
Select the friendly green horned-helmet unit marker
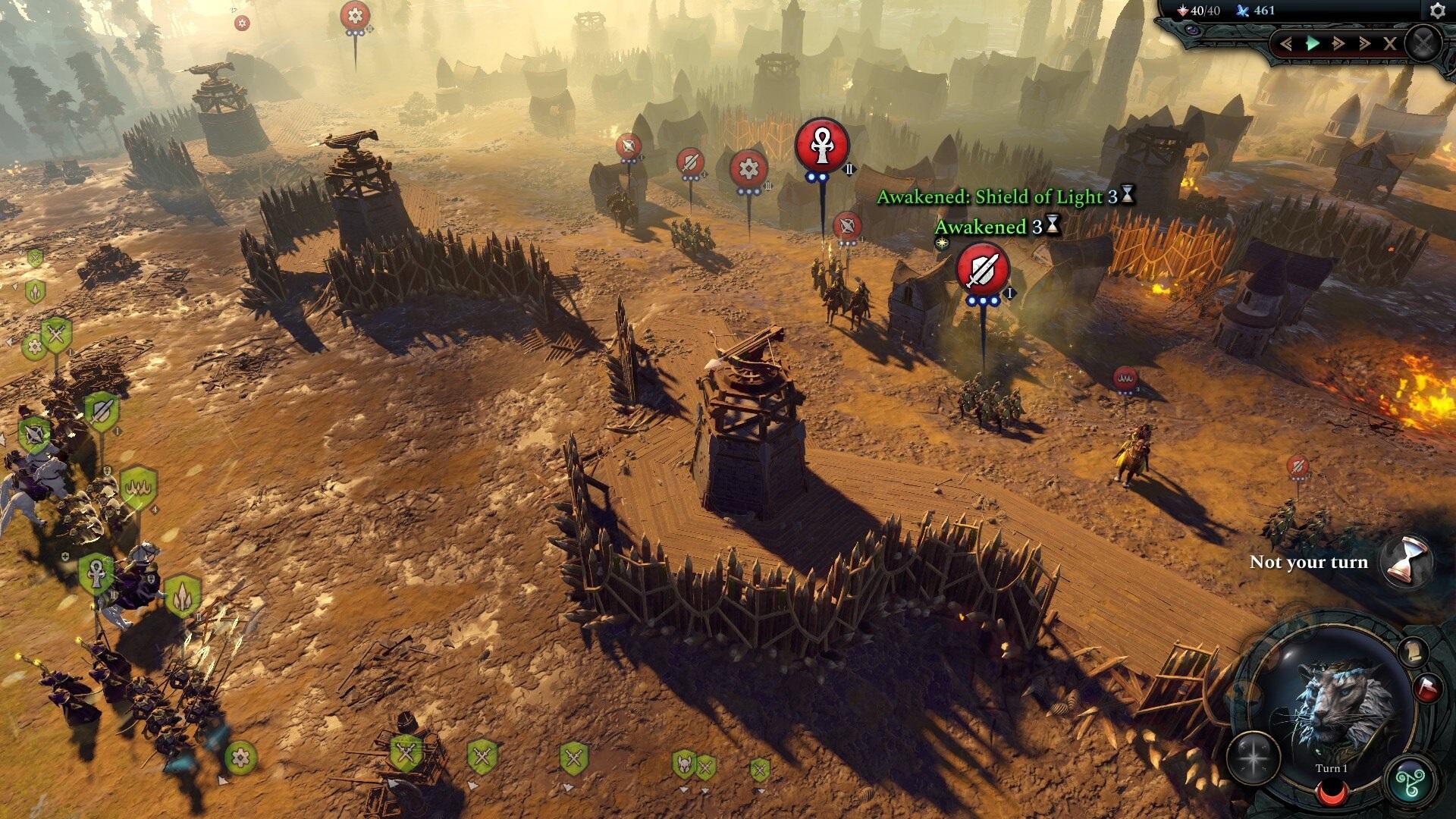684,764
